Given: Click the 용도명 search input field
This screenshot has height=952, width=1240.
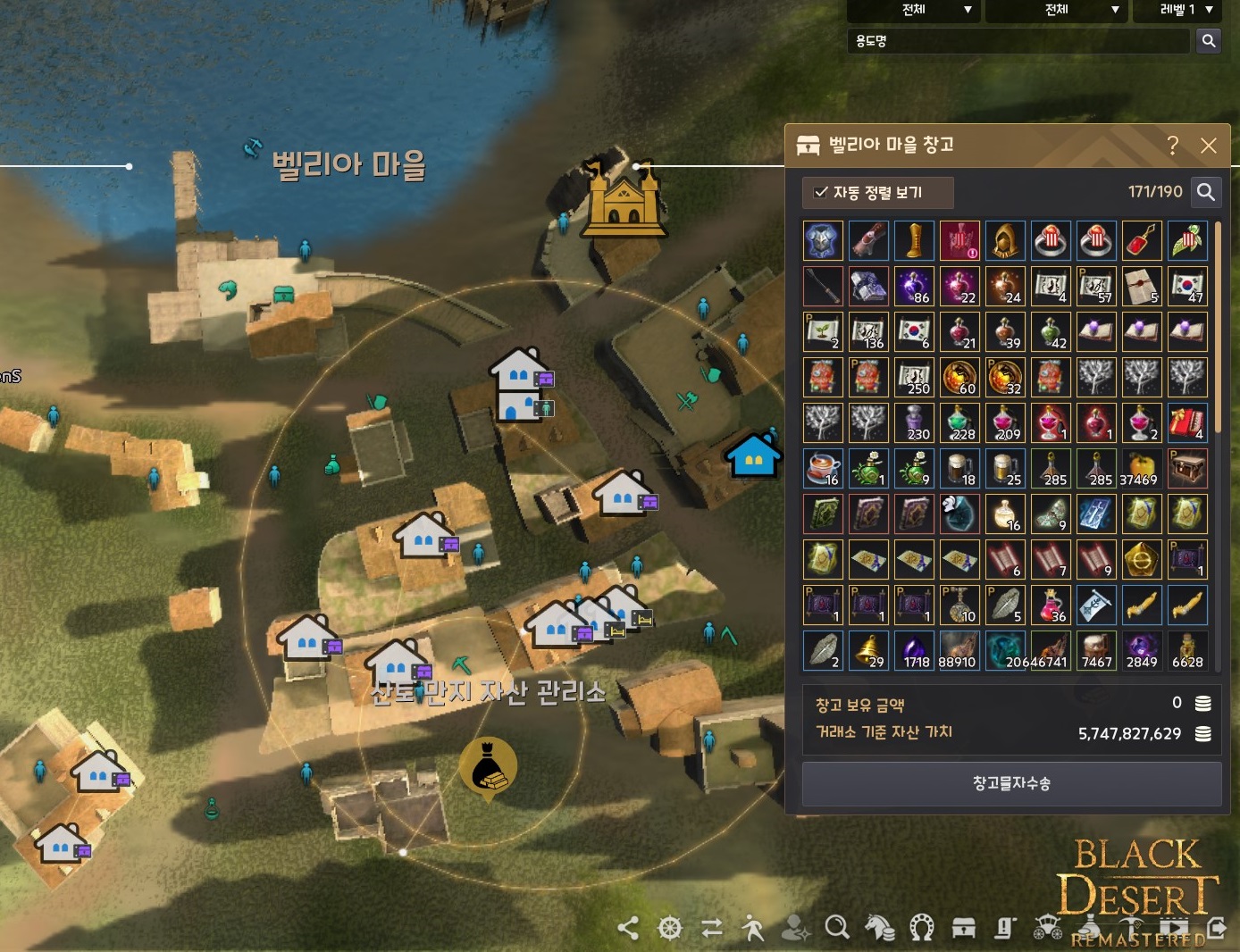Looking at the screenshot, I should pos(1018,41).
